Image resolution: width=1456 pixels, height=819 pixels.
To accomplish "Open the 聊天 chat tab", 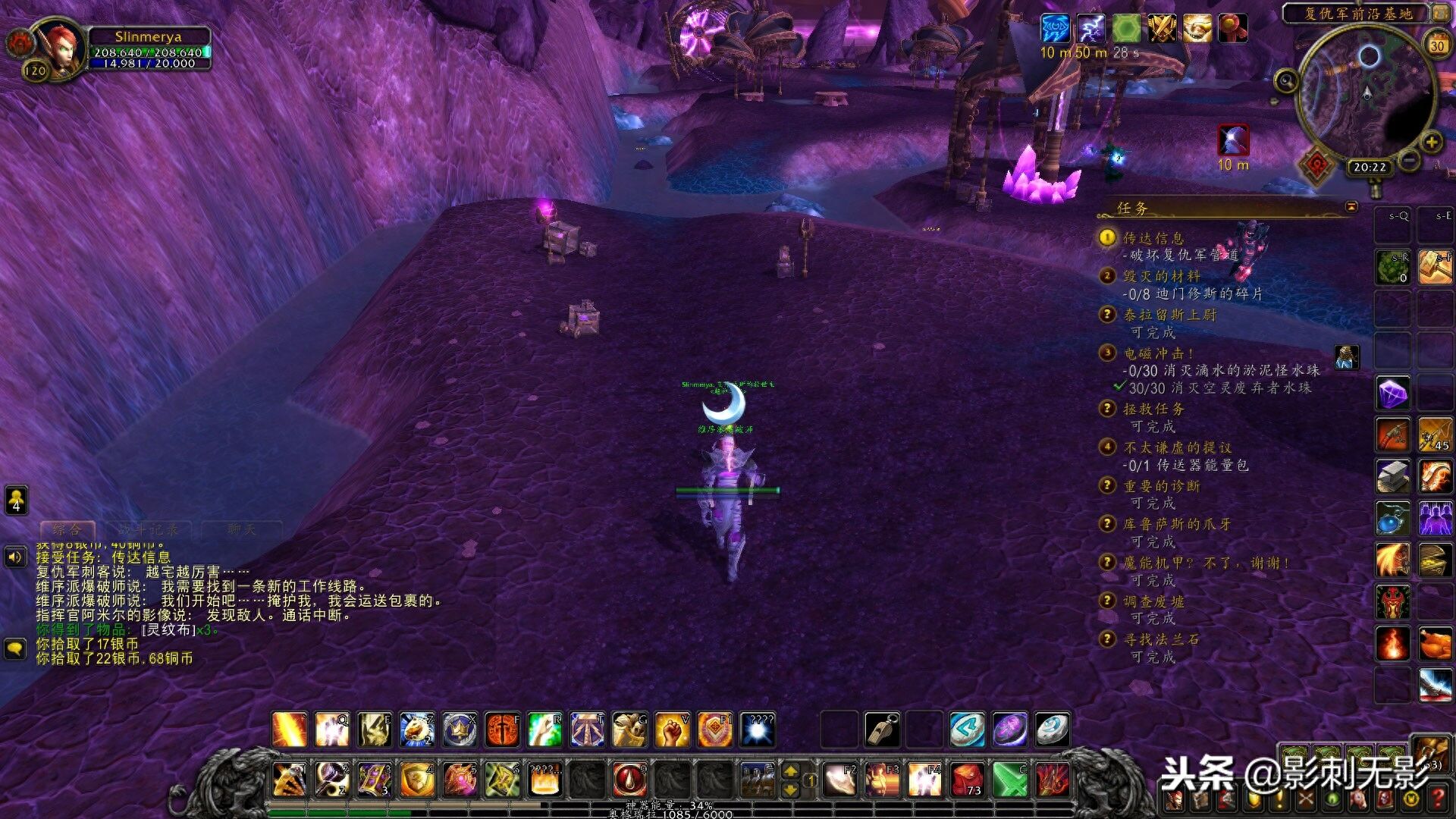I will [242, 529].
